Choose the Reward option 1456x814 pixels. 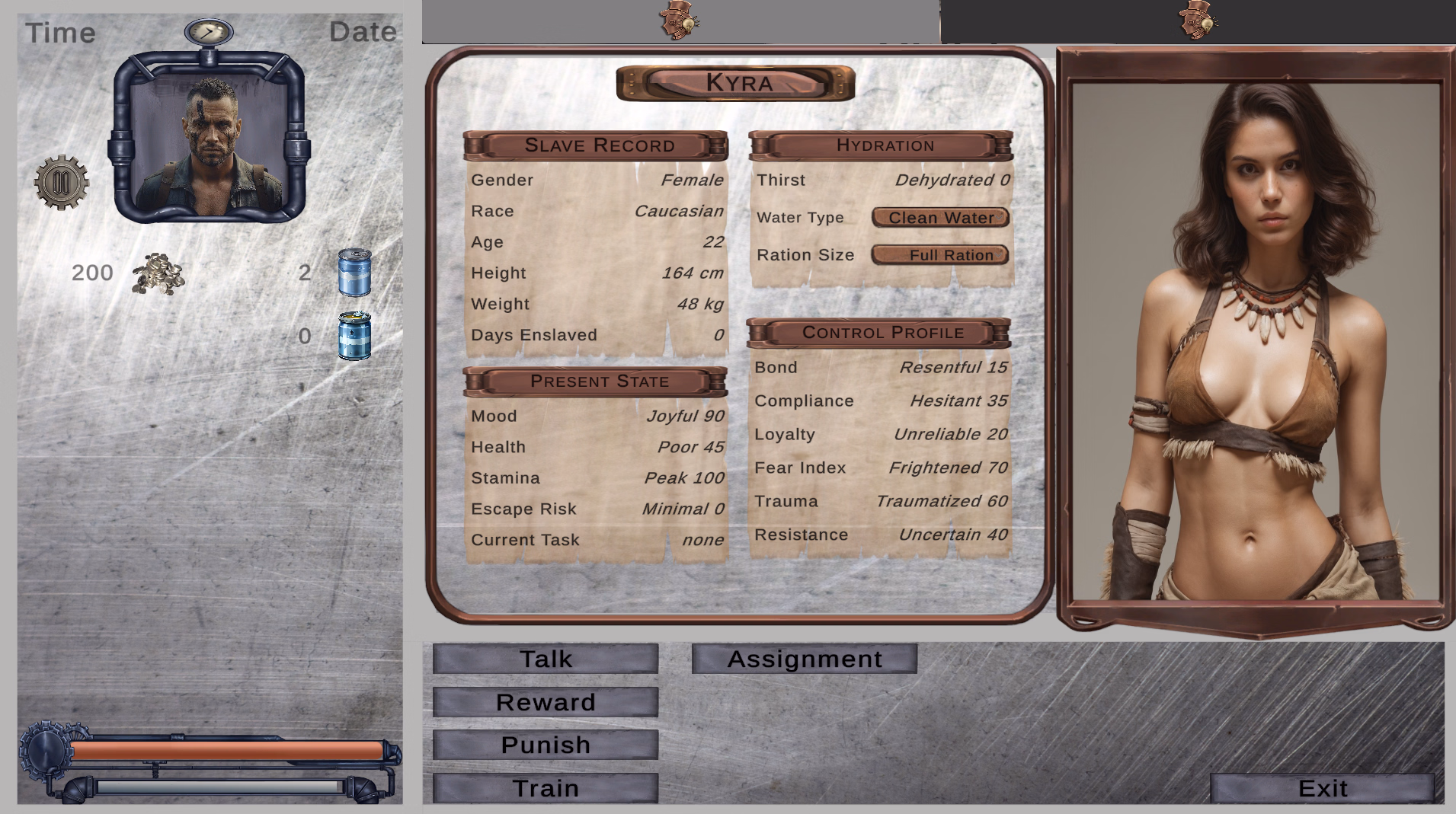click(545, 702)
